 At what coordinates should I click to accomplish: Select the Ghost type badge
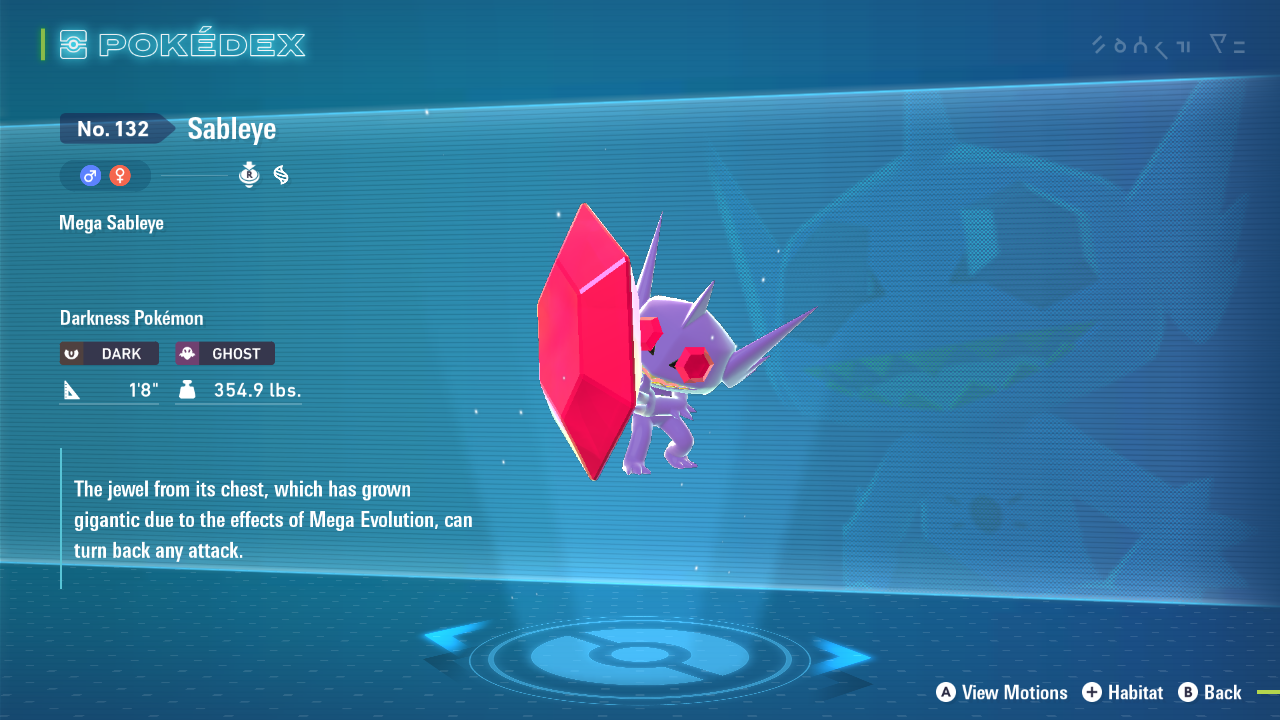pyautogui.click(x=224, y=353)
